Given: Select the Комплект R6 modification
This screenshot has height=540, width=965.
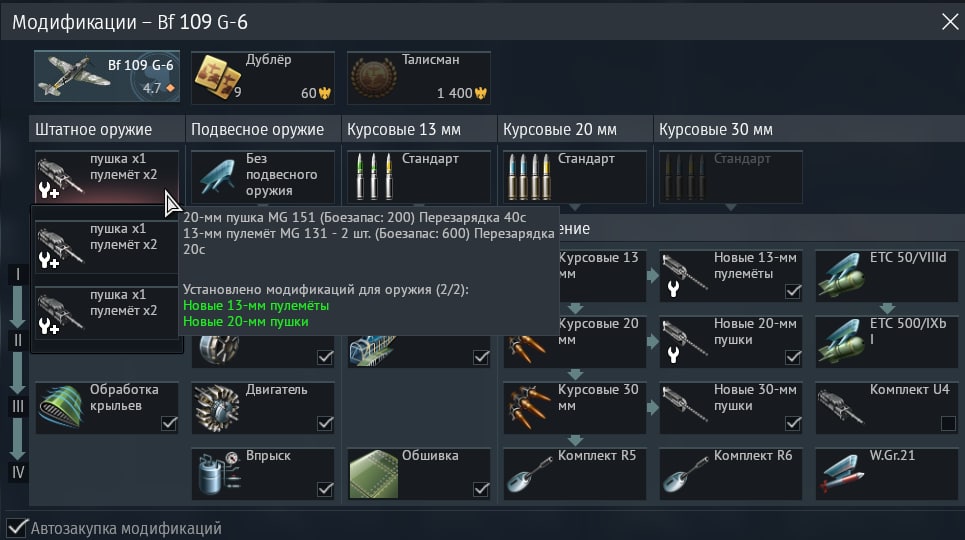Looking at the screenshot, I should coord(731,473).
